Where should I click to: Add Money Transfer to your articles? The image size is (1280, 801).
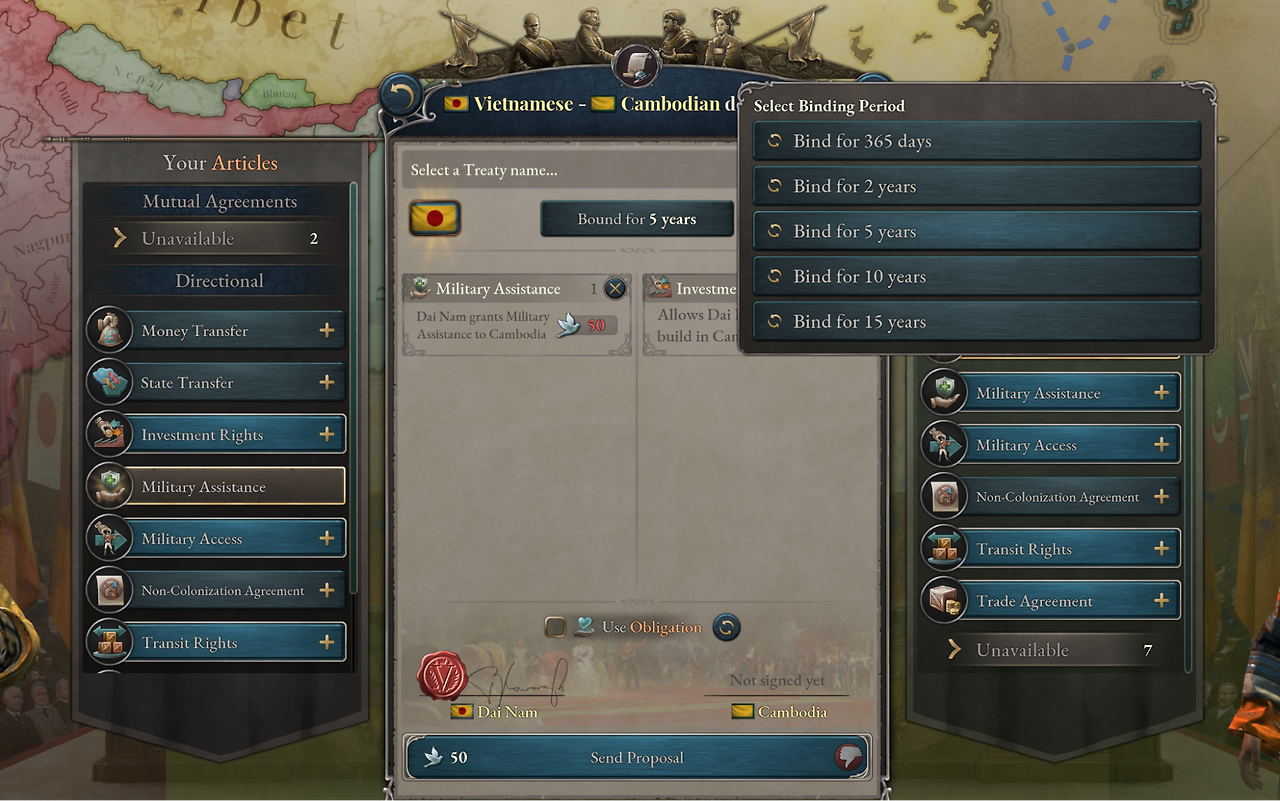[326, 331]
